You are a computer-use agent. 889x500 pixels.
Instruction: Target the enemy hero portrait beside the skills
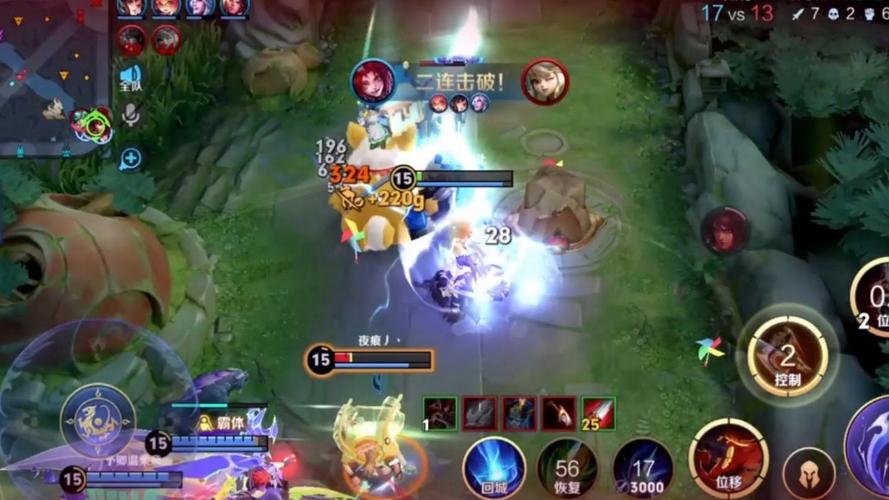(725, 230)
